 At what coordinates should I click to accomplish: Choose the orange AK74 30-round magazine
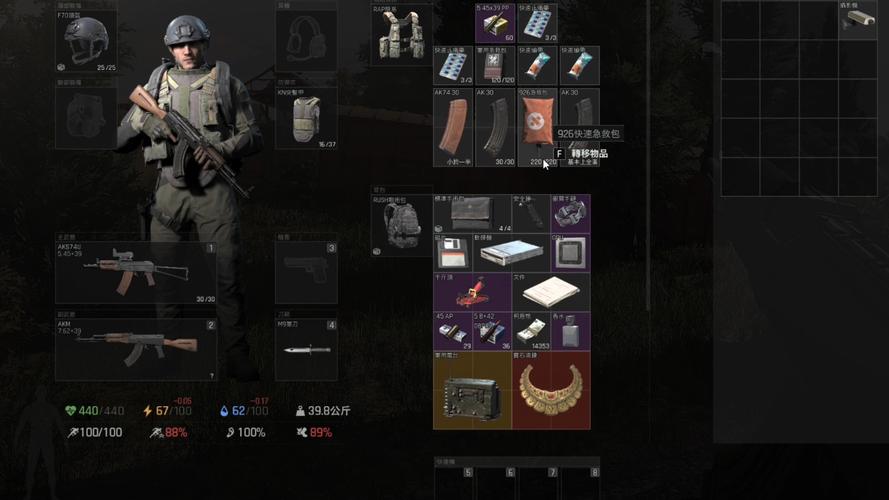point(452,129)
